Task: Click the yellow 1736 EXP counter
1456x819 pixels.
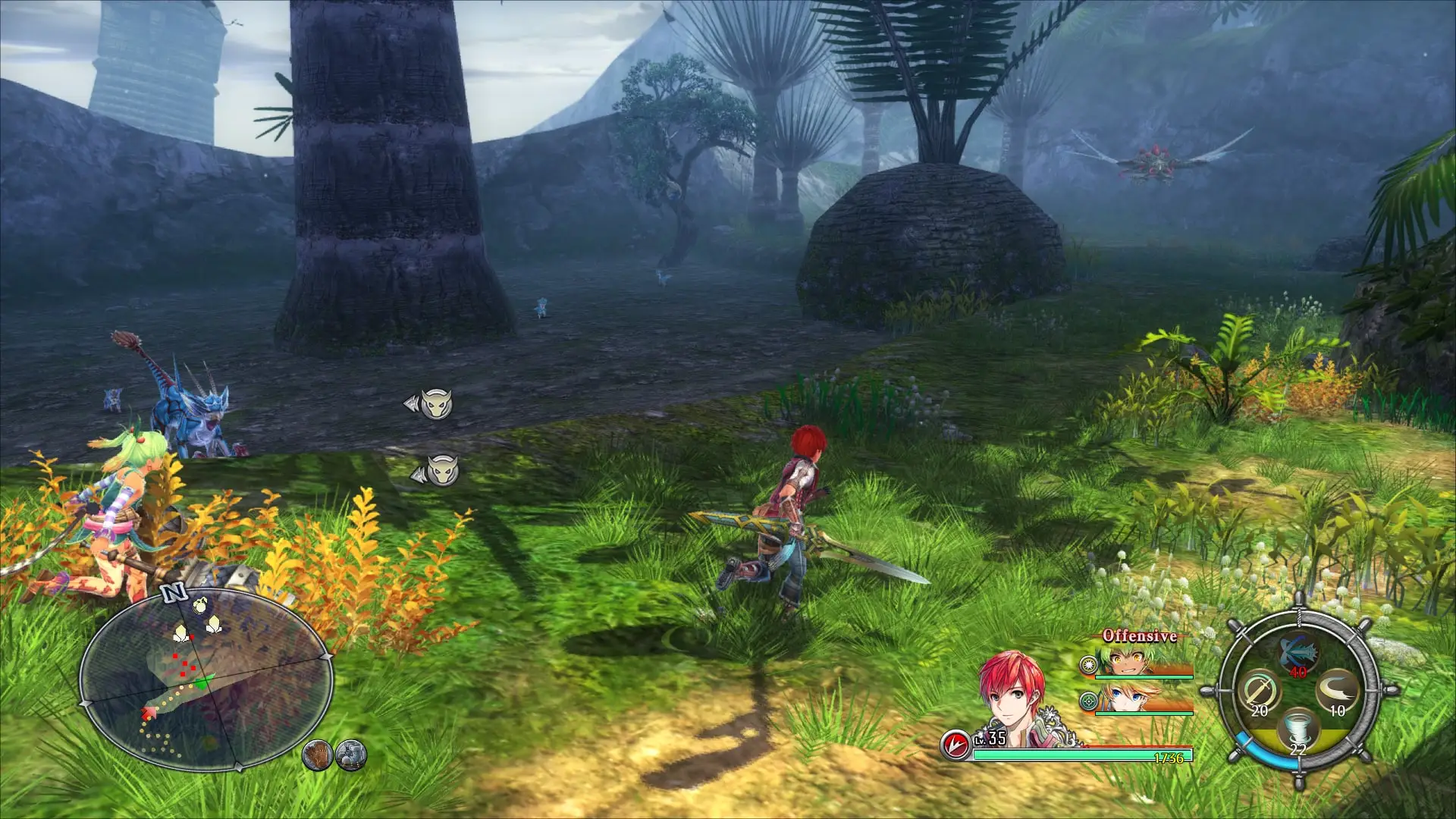Action: (1169, 758)
